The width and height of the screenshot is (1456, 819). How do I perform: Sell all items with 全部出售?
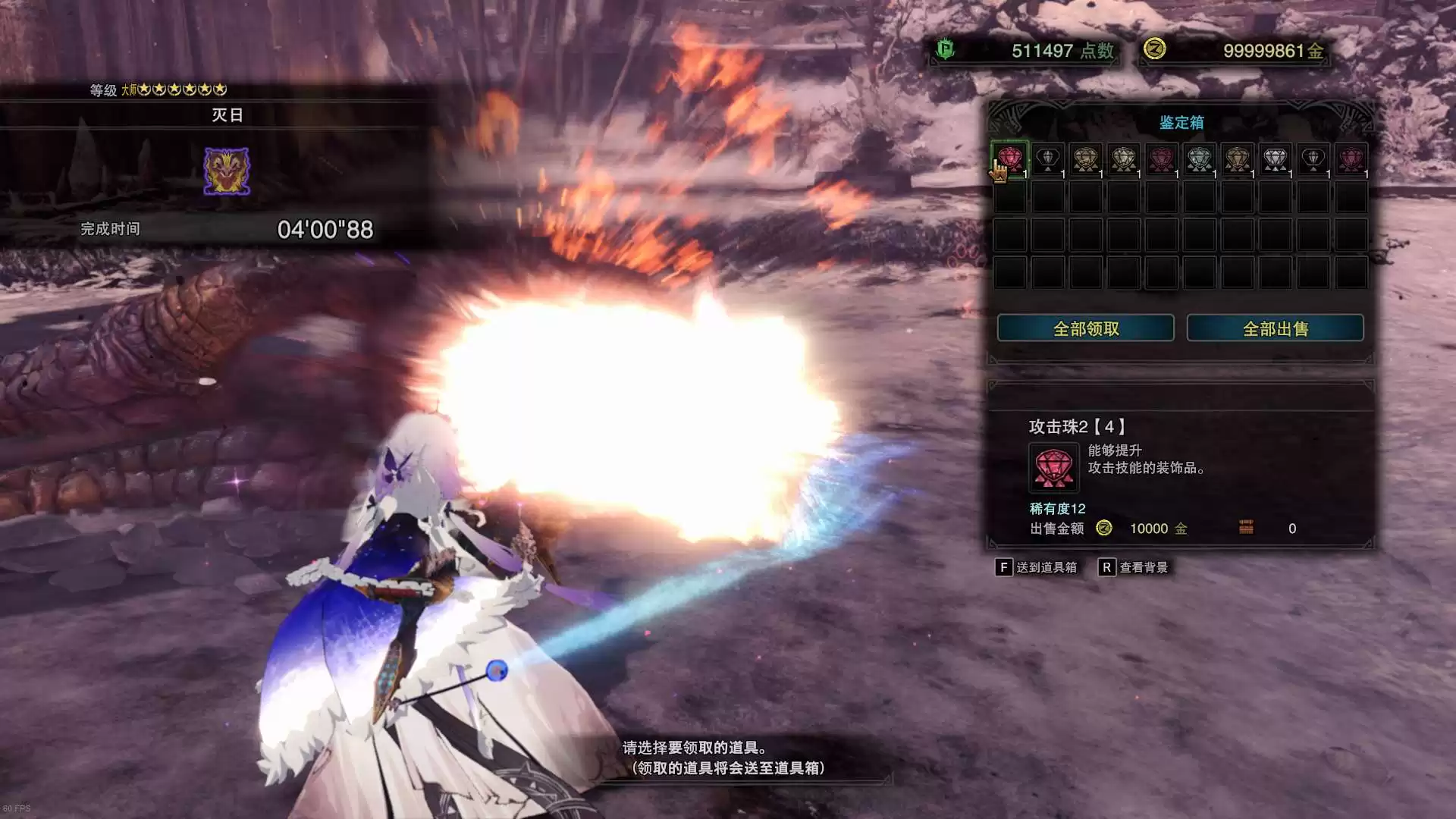[x=1275, y=328]
